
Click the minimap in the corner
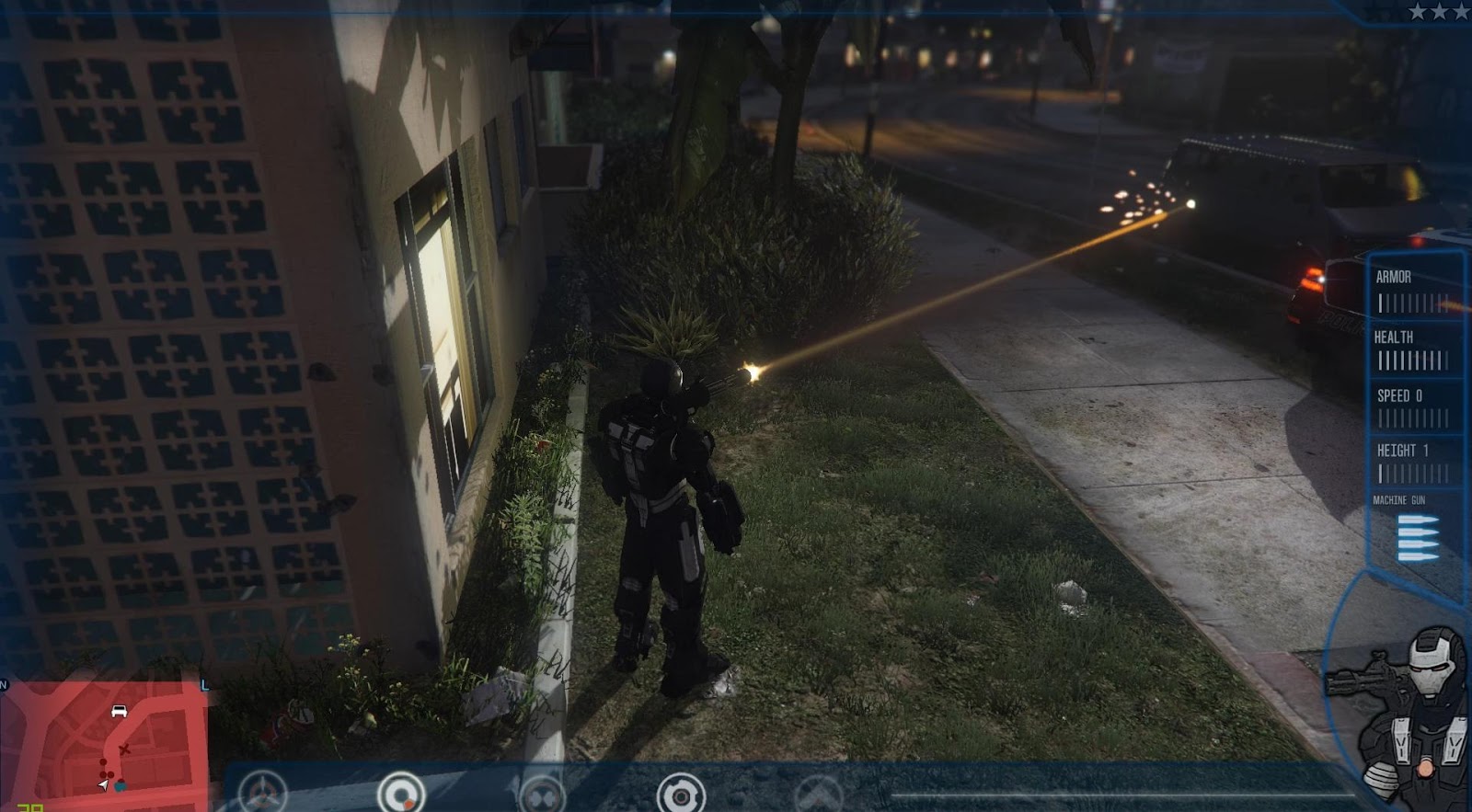point(104,745)
